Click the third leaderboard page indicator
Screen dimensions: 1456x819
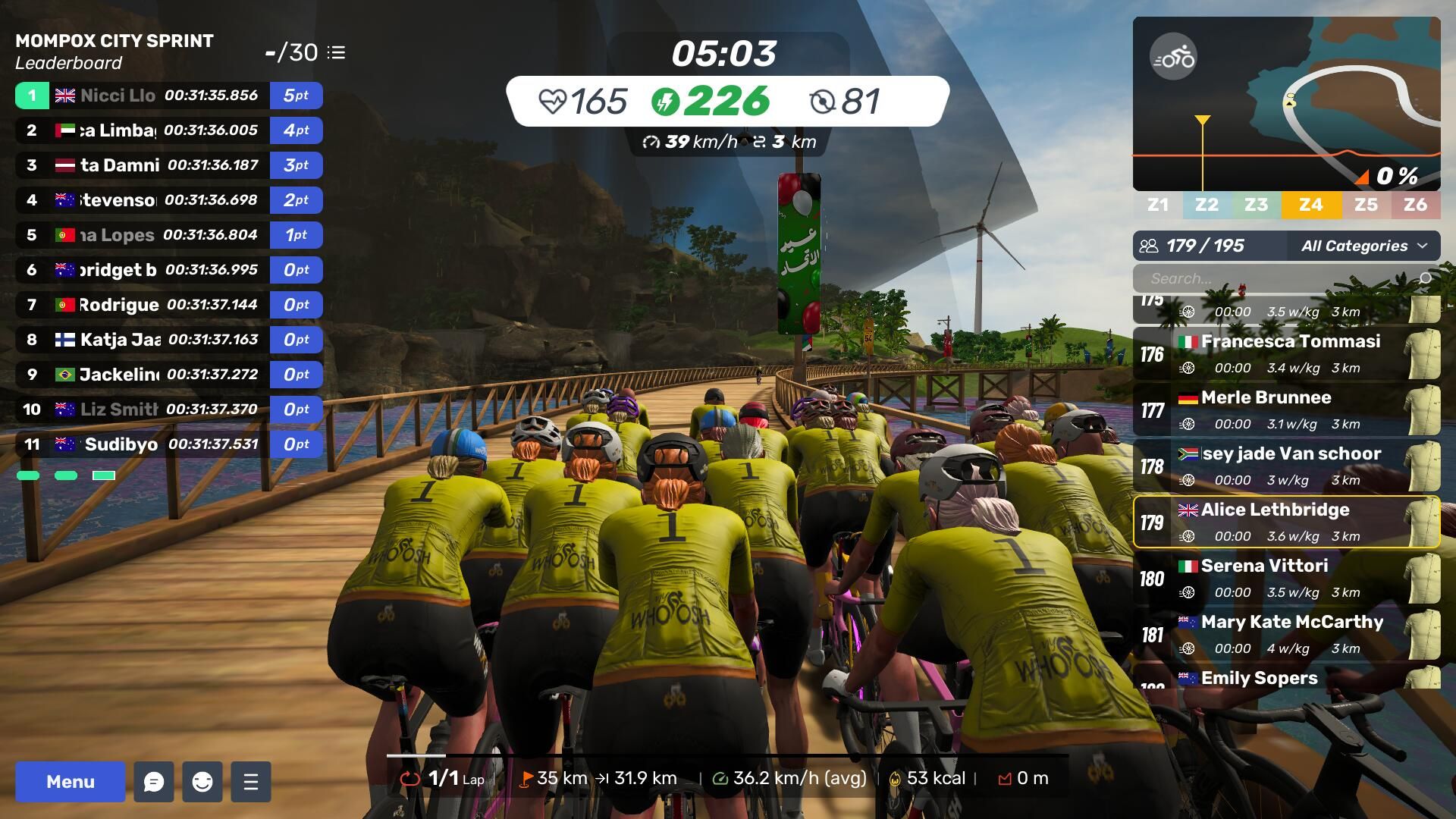click(104, 475)
